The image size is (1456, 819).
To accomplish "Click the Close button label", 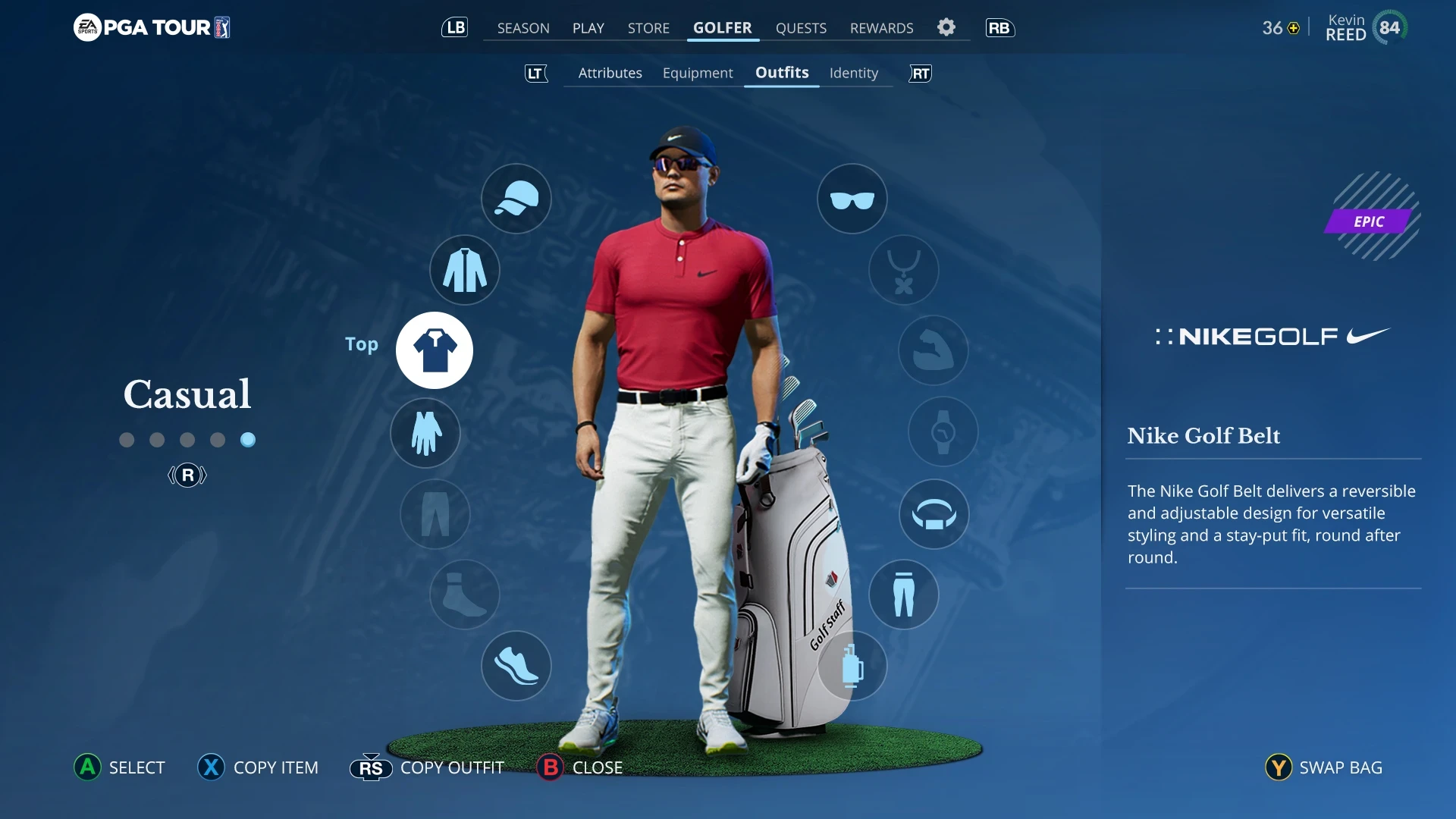I will tap(597, 767).
